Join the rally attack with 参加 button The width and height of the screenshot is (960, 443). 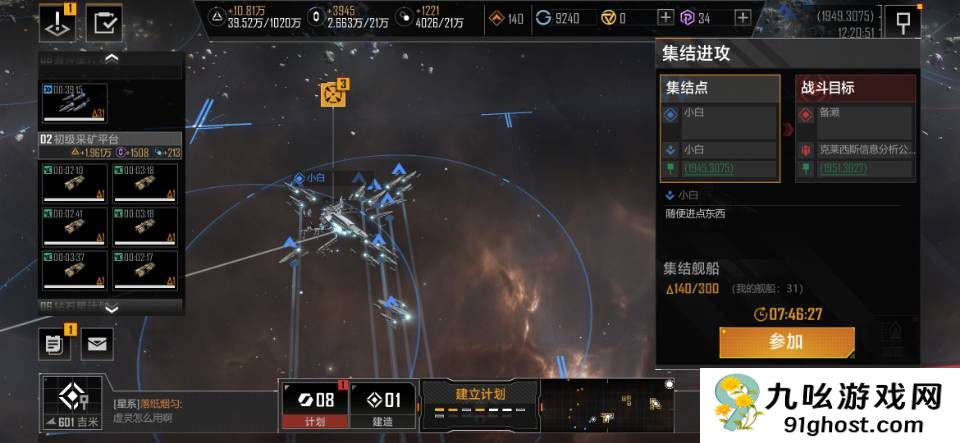click(786, 342)
